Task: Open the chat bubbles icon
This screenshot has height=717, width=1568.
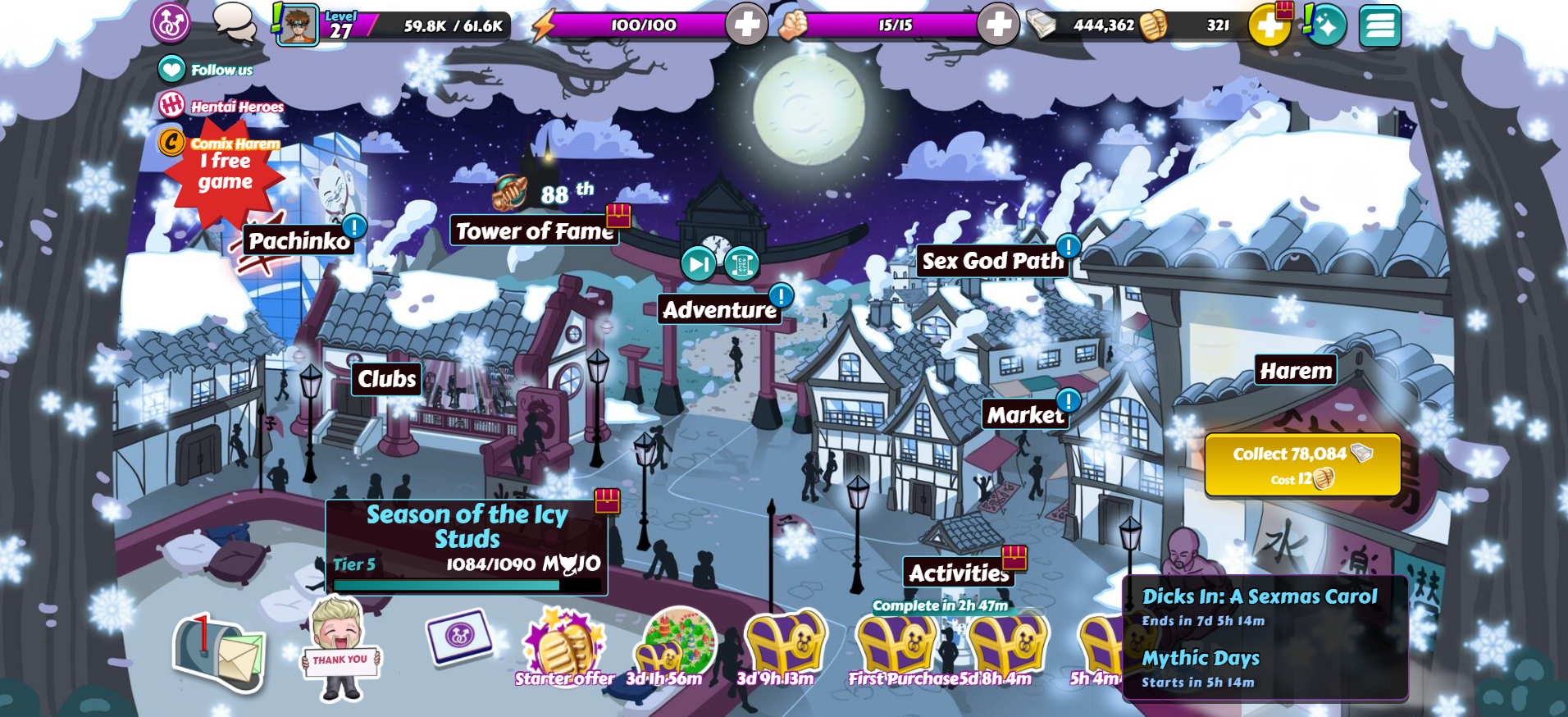Action: 235,22
